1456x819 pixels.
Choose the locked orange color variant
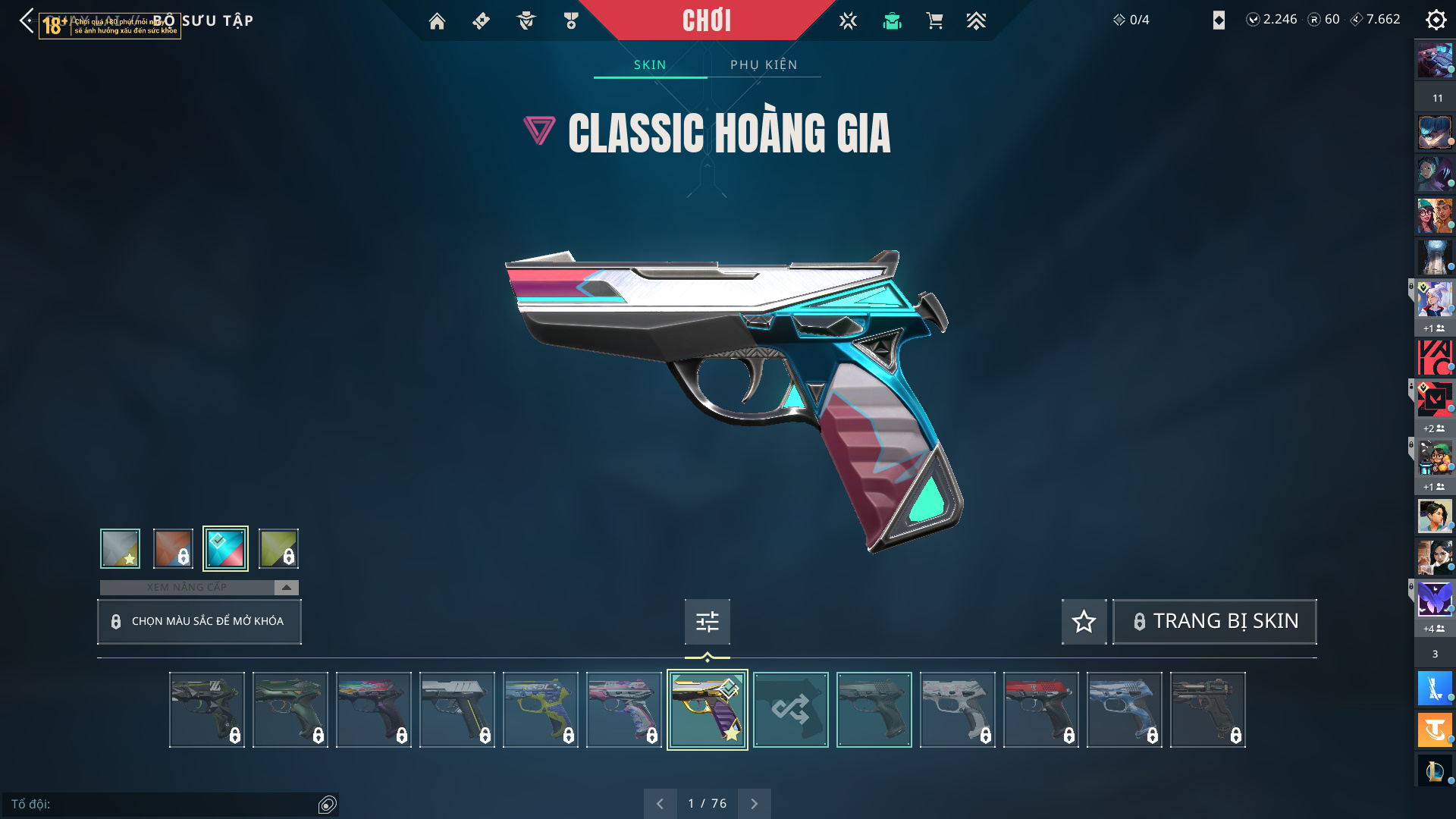(173, 548)
